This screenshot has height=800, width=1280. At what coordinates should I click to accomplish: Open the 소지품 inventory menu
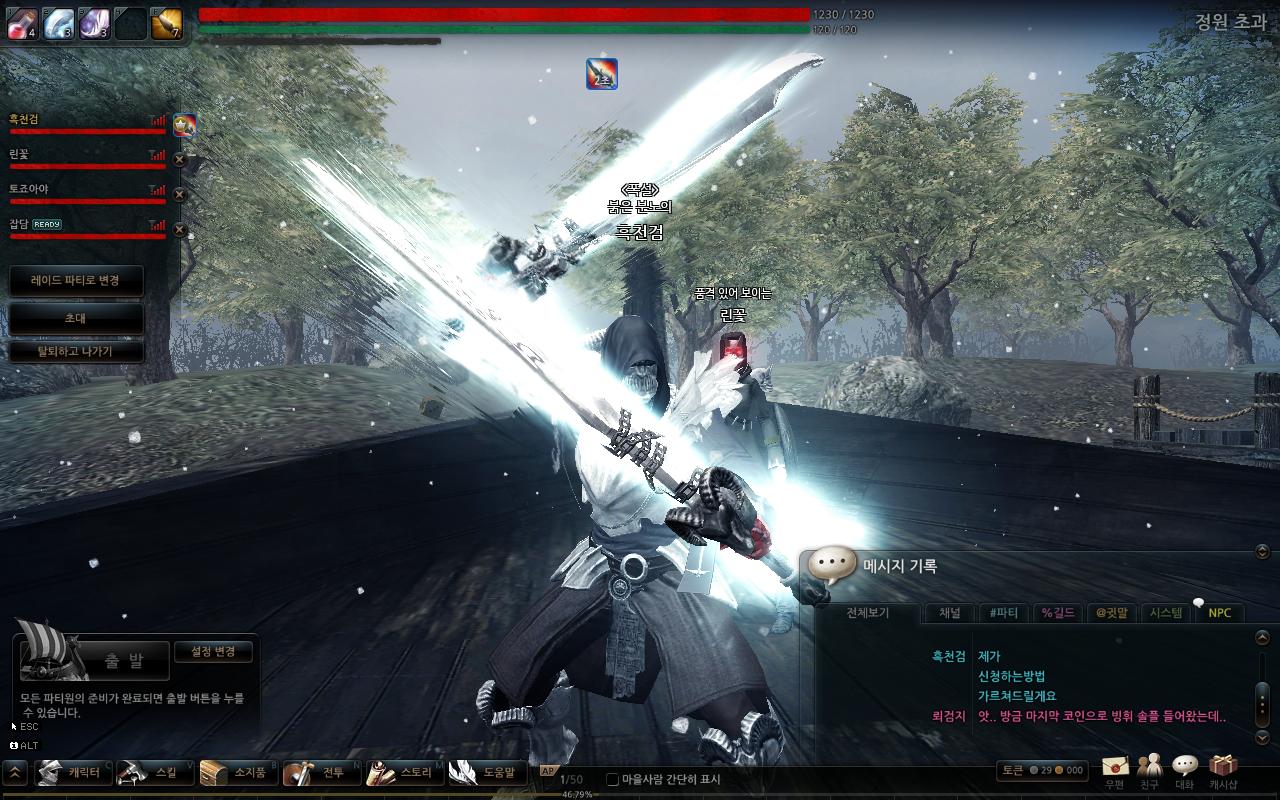238,773
